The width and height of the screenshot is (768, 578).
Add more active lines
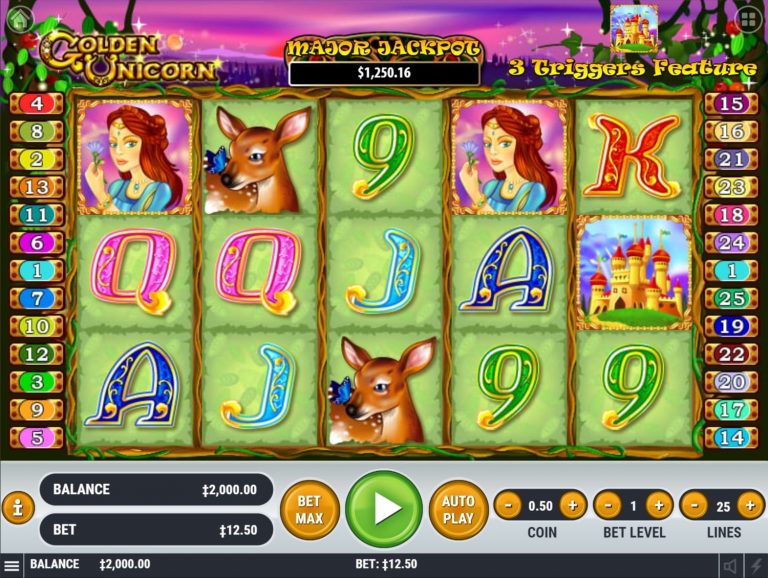(751, 505)
